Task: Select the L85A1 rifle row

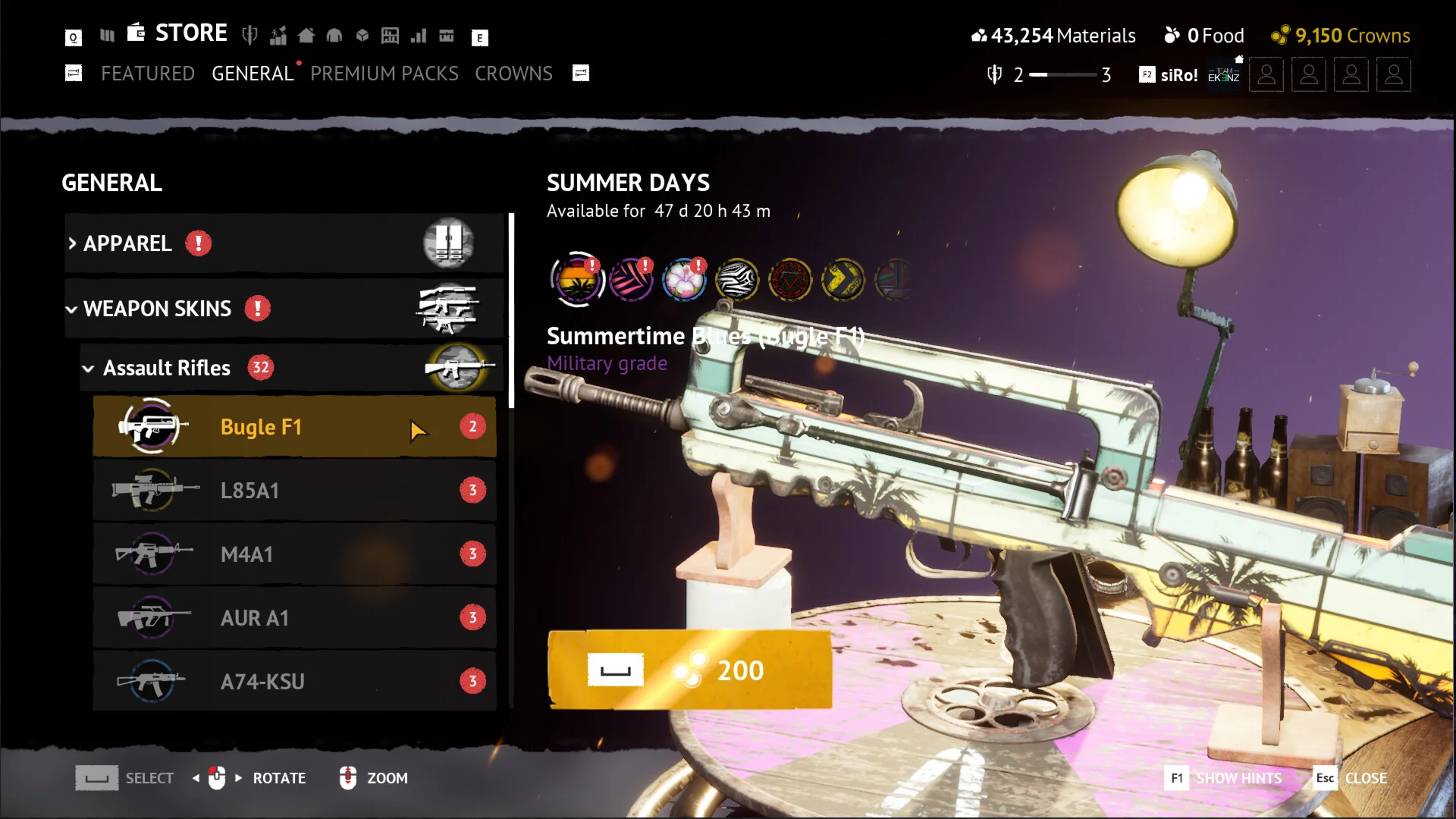Action: [294, 491]
